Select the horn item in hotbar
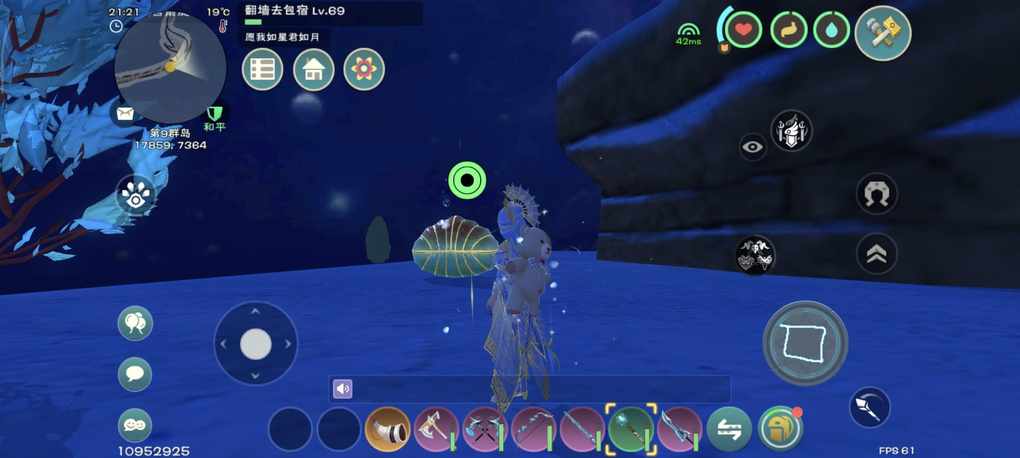 point(388,430)
